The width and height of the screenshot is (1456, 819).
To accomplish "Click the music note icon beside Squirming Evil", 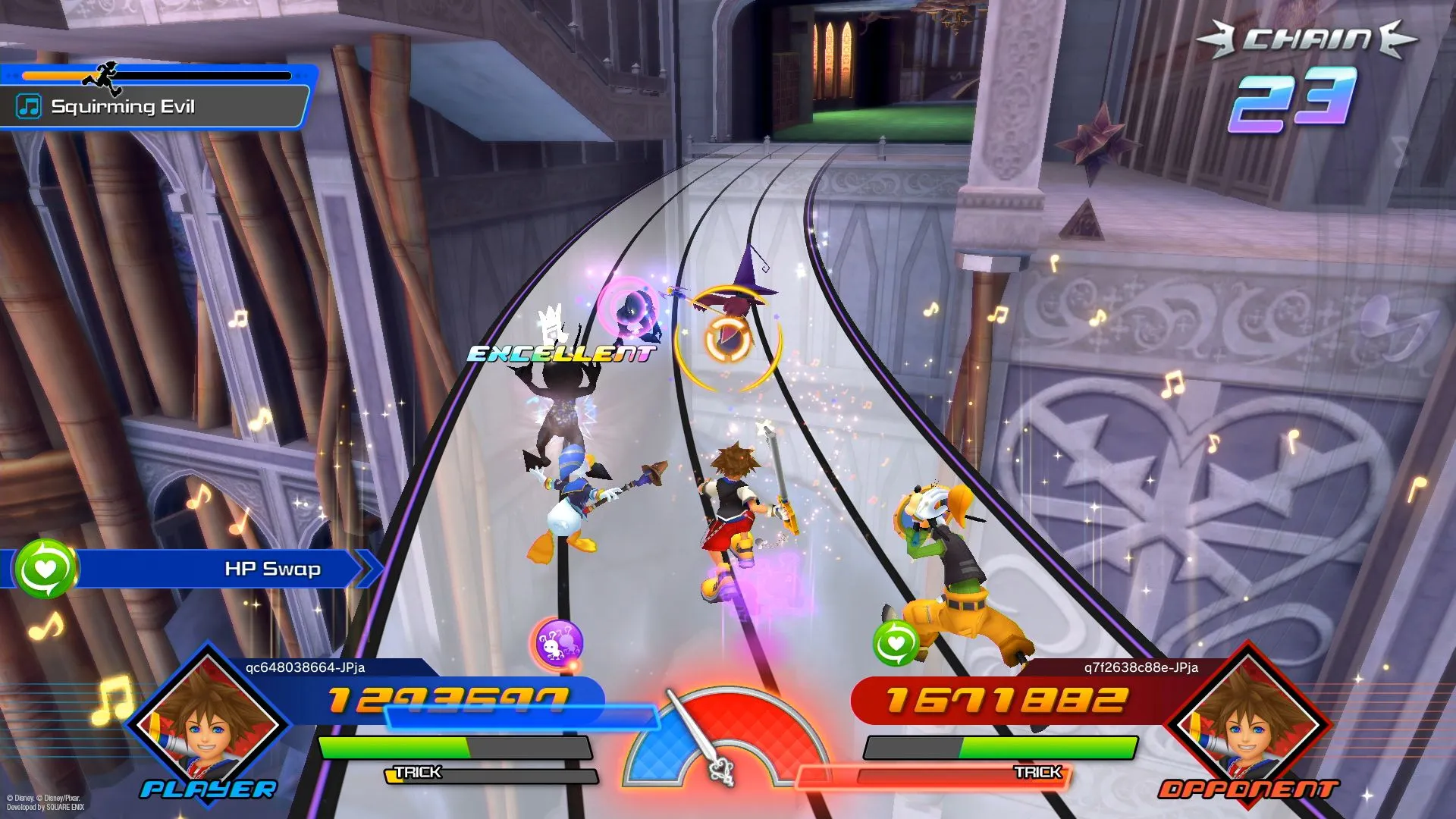I will 29,106.
